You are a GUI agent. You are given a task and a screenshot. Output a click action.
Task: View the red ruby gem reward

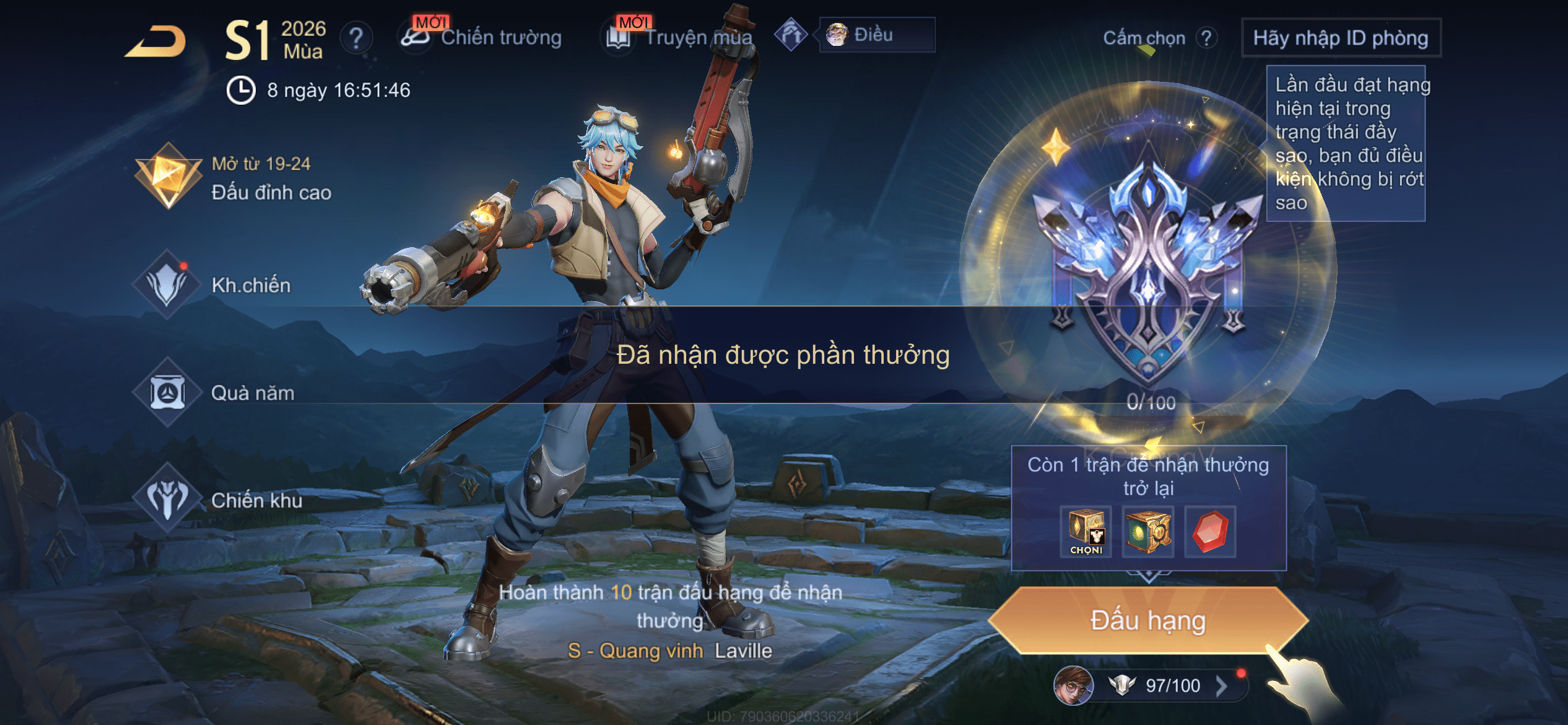point(1210,532)
